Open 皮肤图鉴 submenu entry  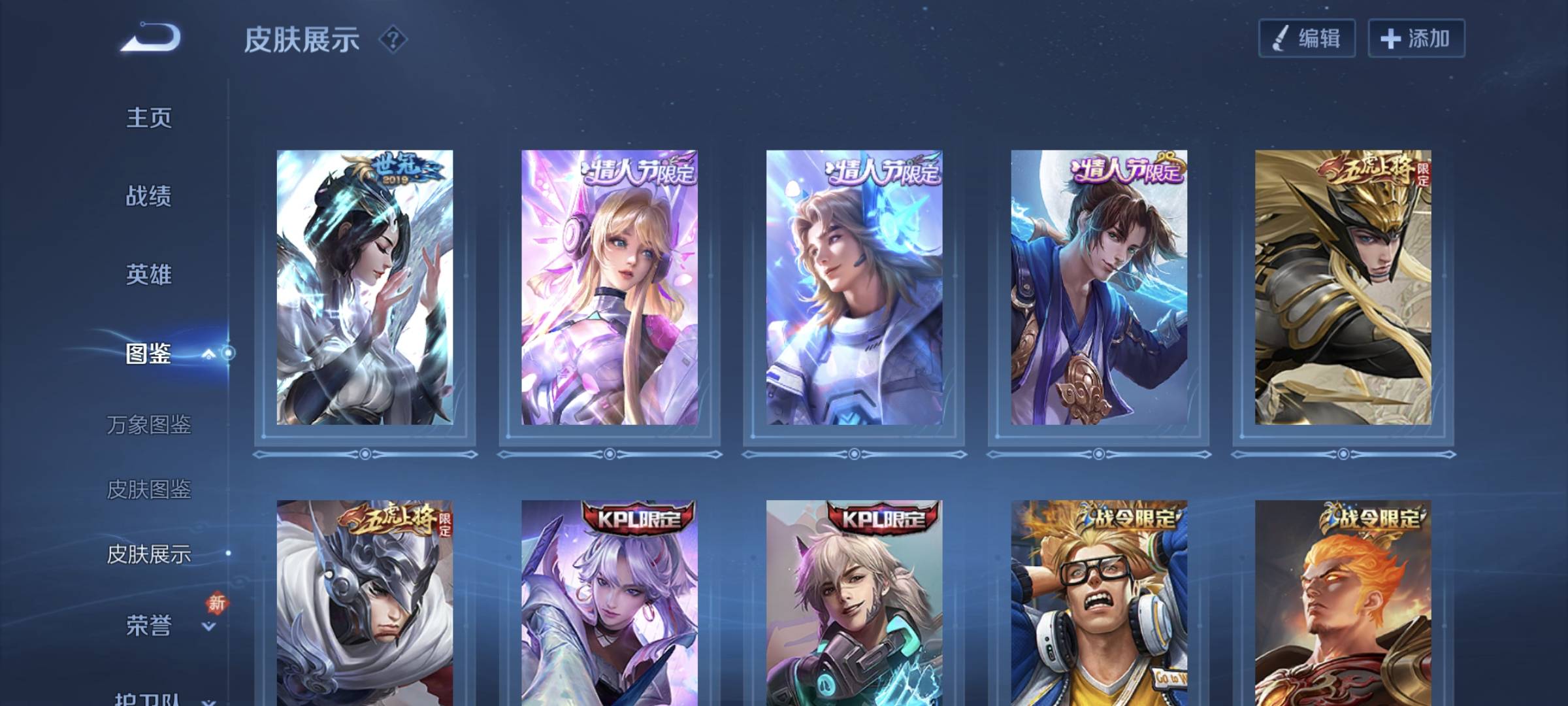pyautogui.click(x=149, y=489)
